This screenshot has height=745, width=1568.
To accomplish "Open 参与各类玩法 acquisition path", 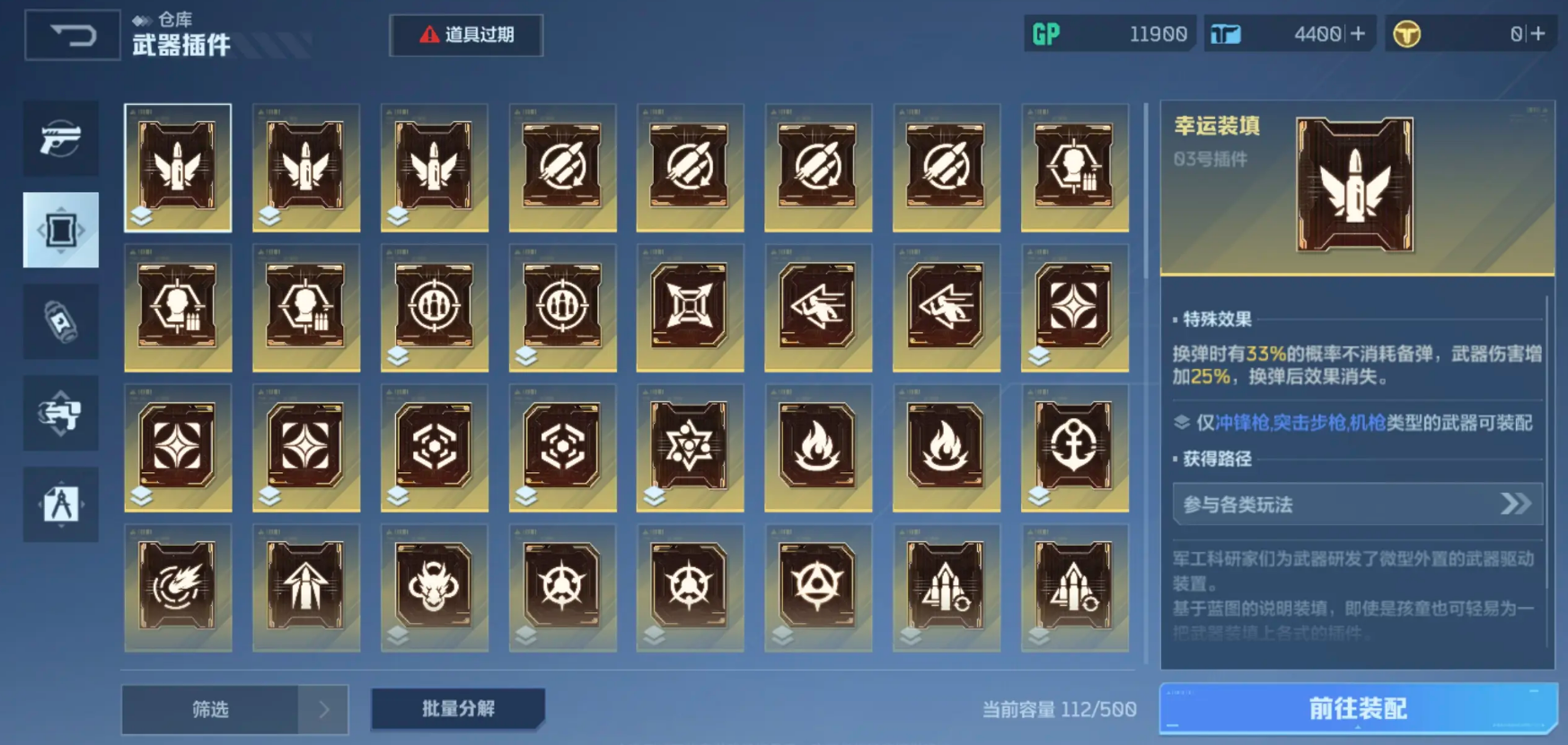I will click(1358, 504).
